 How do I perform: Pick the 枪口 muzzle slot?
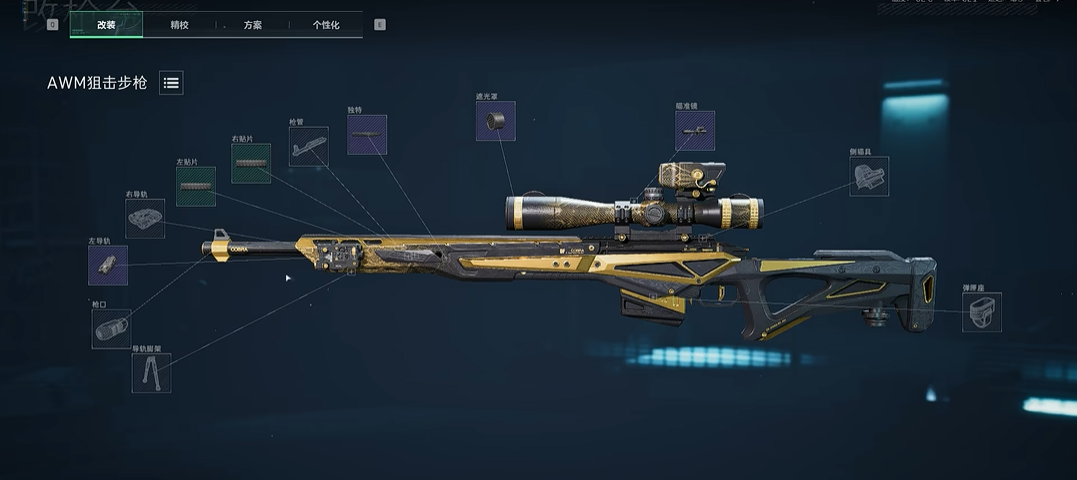(111, 329)
